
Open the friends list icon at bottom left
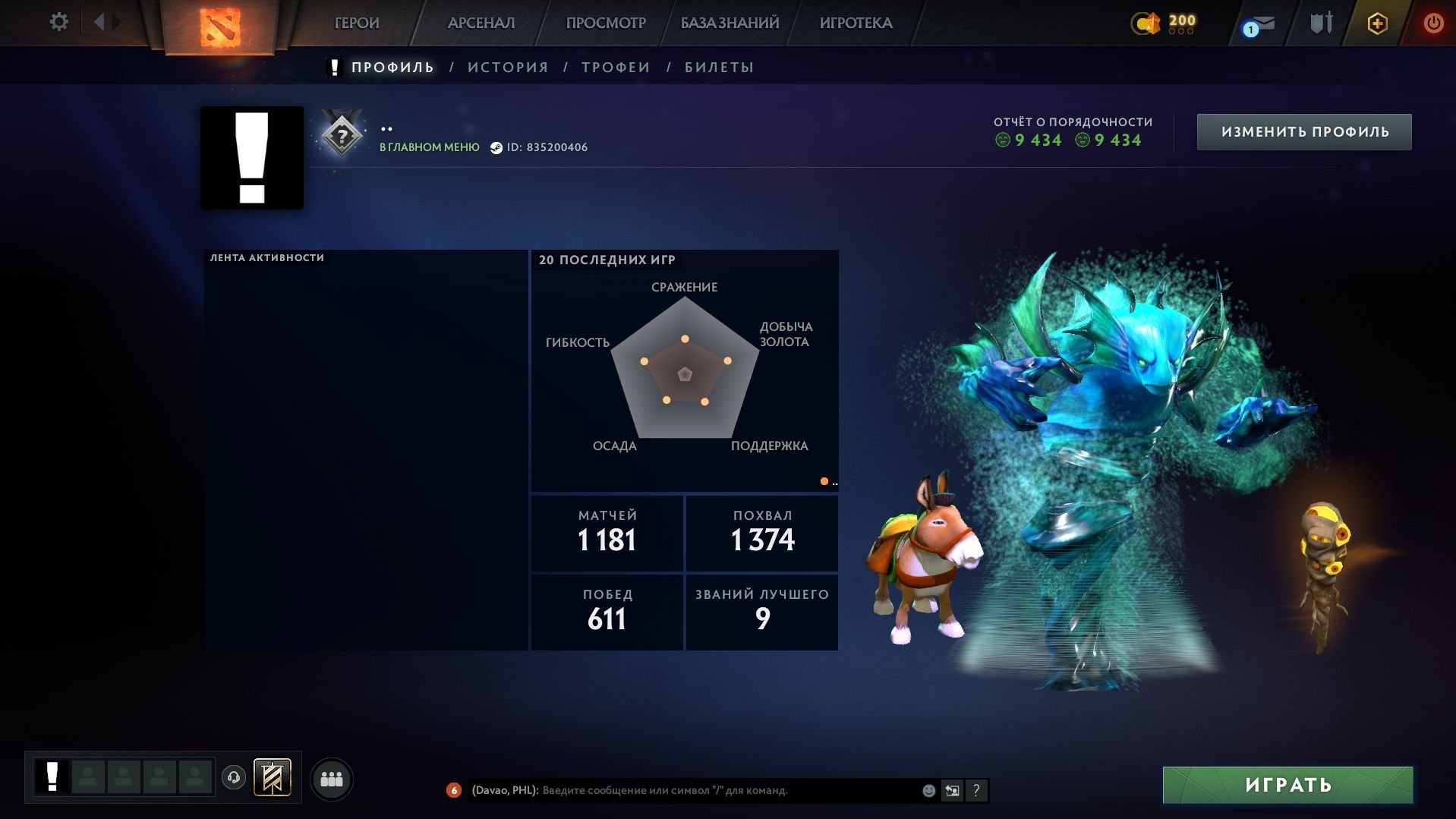click(331, 778)
